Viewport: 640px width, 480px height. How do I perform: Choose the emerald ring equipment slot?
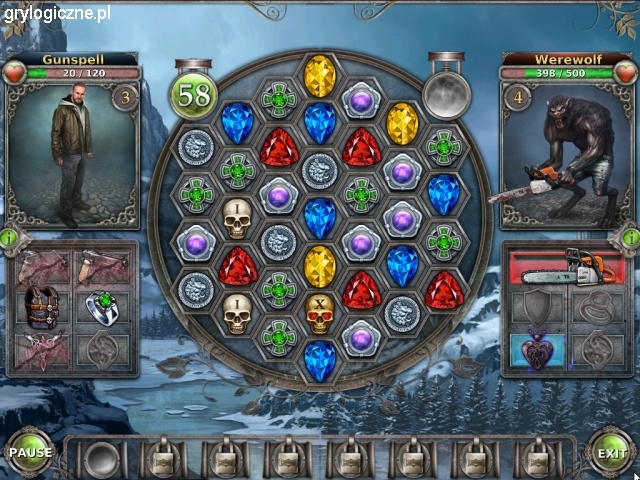[x=102, y=308]
